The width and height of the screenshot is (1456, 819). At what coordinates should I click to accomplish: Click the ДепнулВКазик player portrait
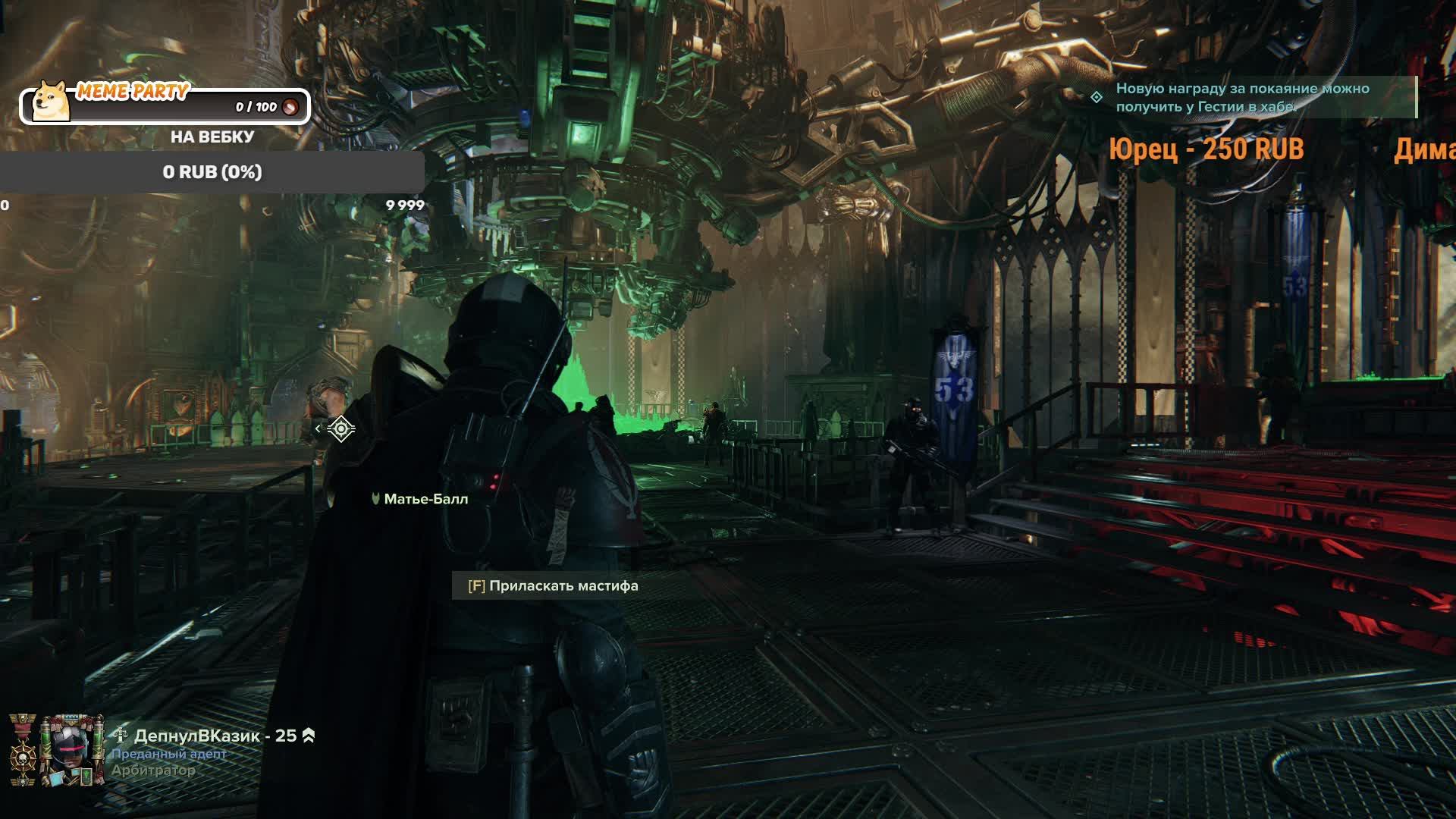click(71, 751)
